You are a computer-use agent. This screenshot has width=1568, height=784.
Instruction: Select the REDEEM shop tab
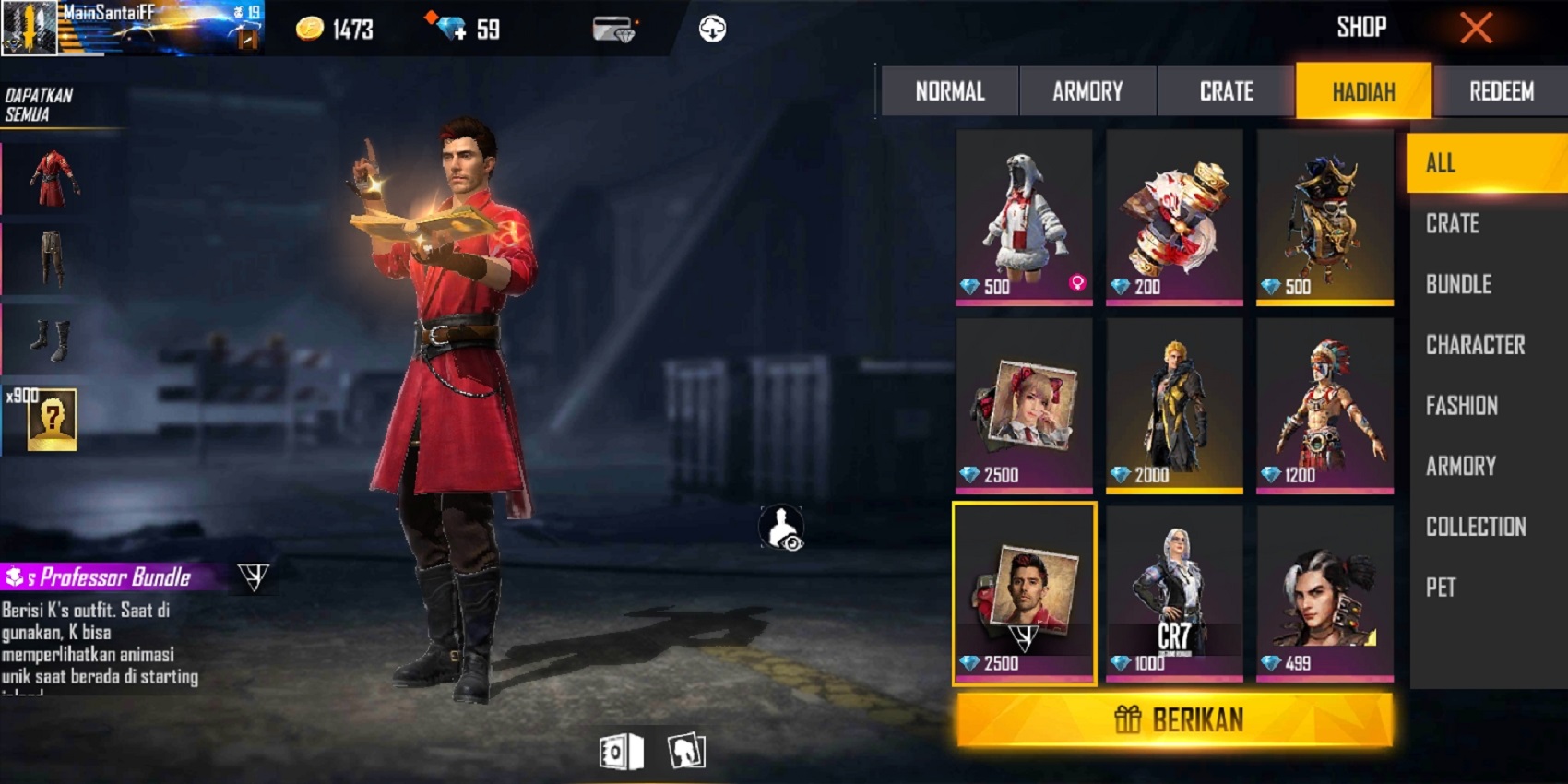click(x=1501, y=91)
